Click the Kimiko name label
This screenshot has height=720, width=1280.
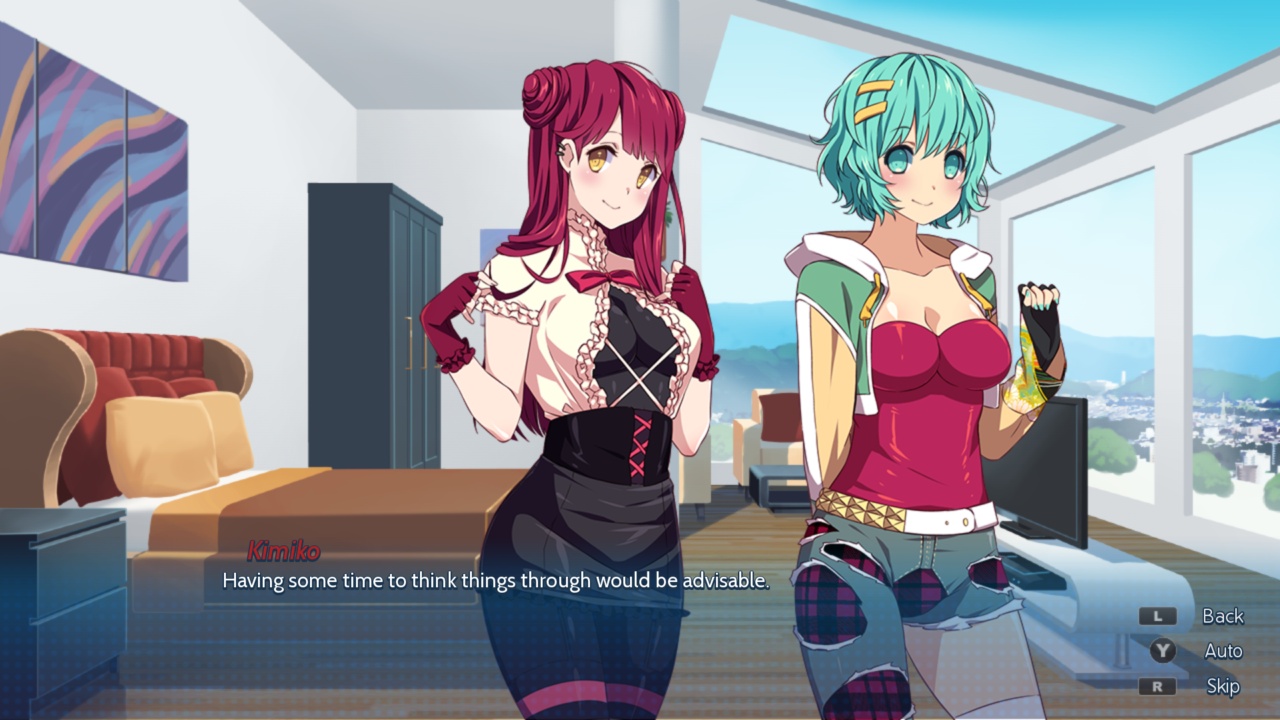[x=284, y=550]
